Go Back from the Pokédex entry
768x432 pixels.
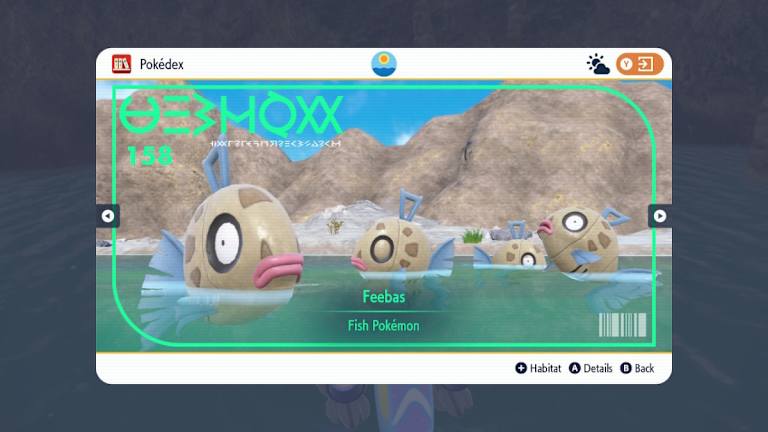[x=637, y=368]
